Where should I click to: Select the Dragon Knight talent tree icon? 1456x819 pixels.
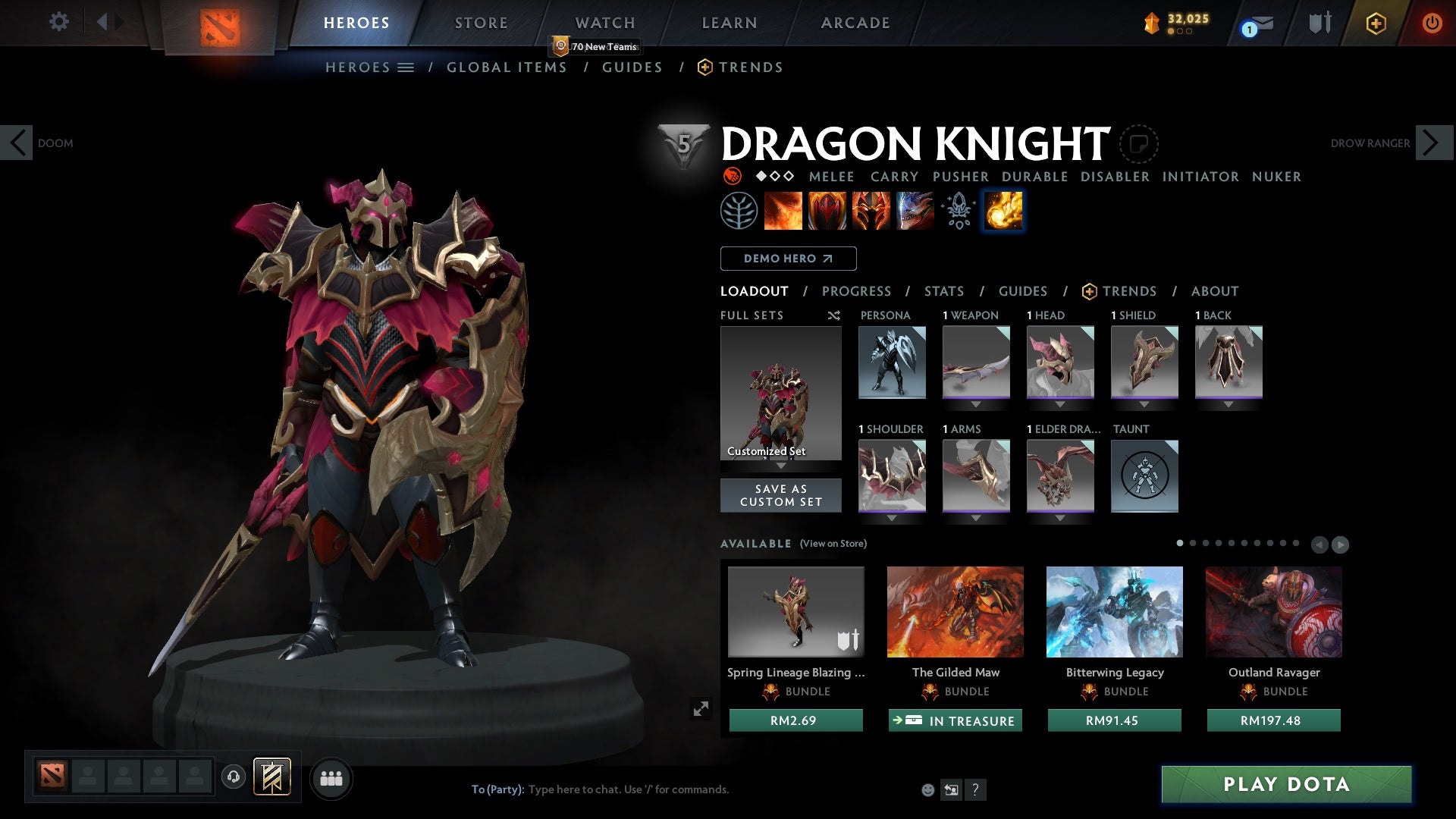tap(739, 212)
